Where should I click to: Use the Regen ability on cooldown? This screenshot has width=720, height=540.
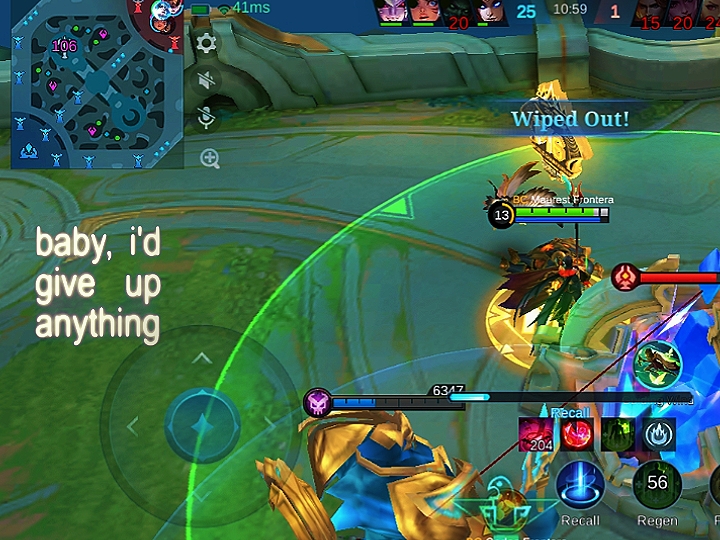pos(657,485)
